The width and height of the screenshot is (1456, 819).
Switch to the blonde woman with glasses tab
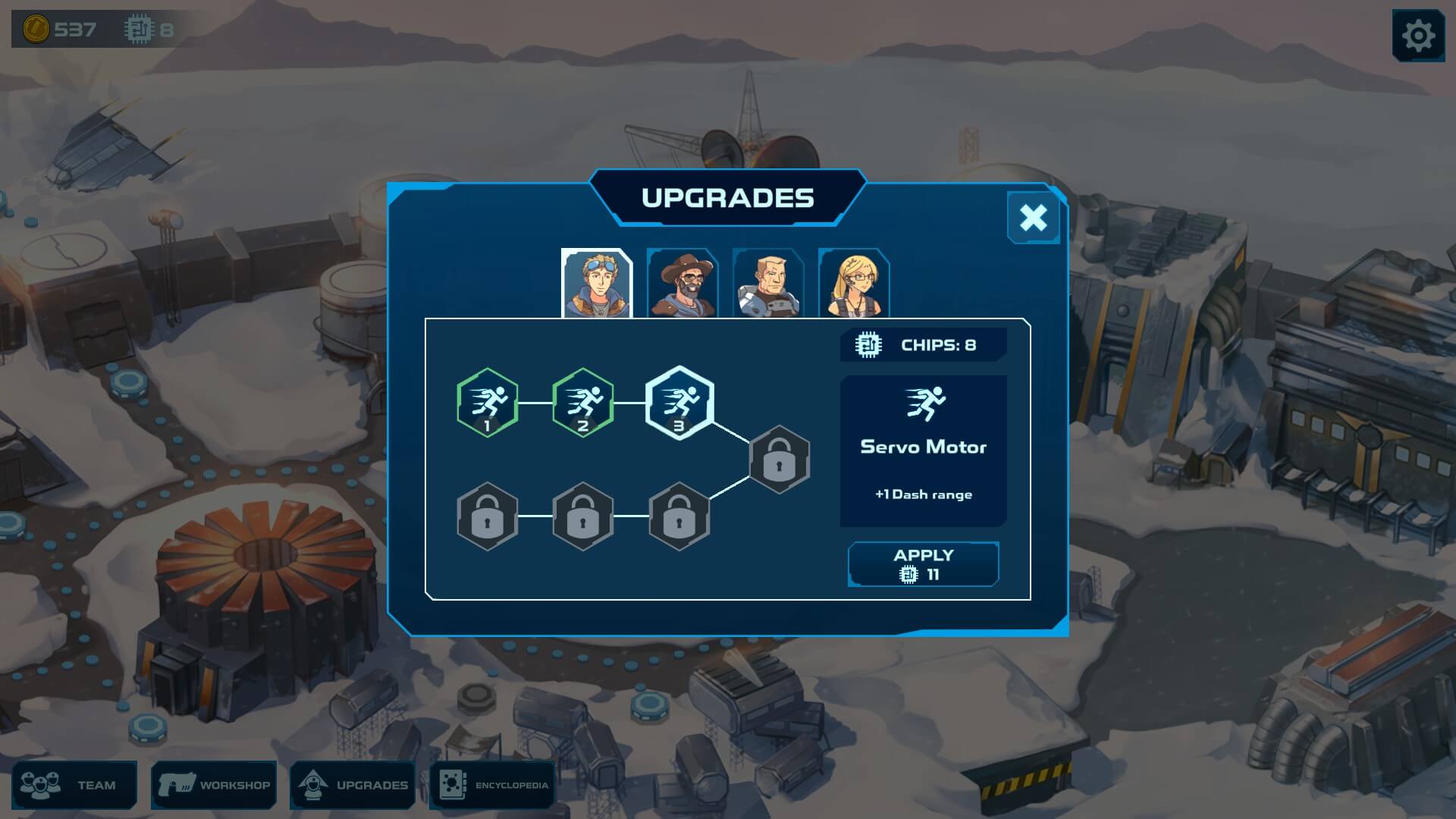coord(854,284)
